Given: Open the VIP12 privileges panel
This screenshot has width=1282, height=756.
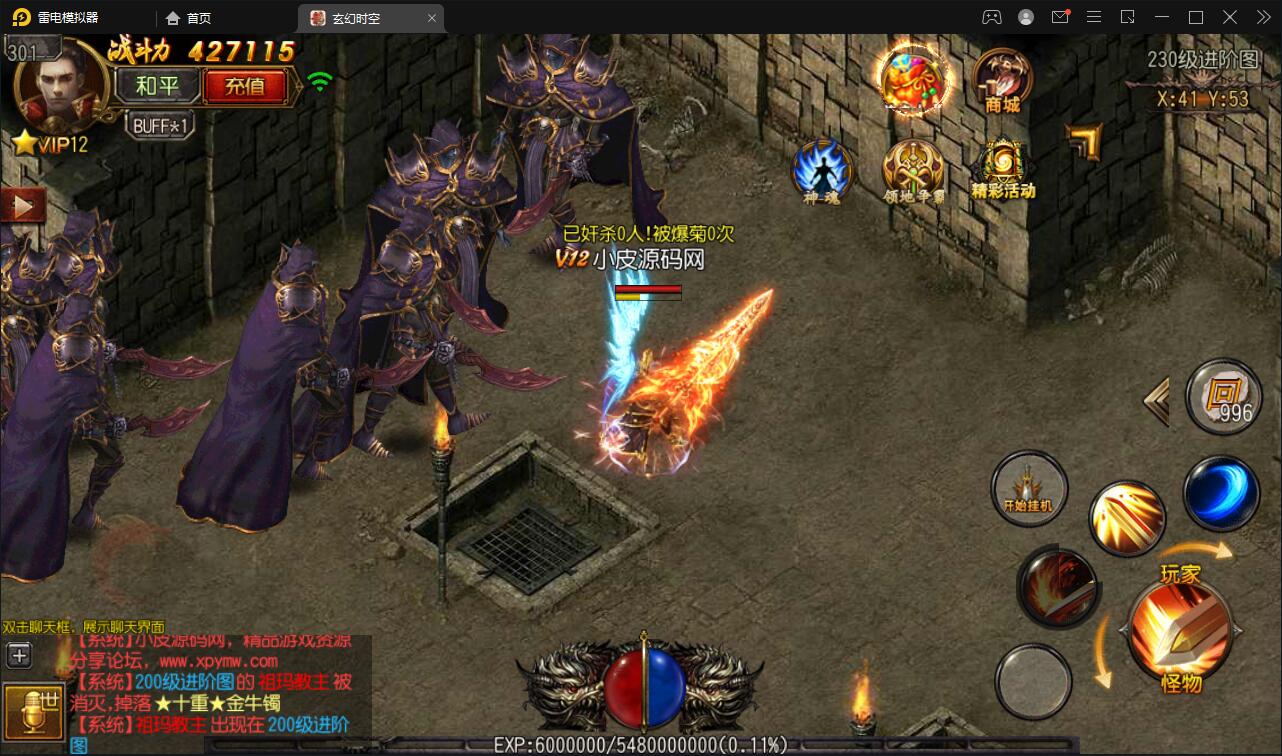Looking at the screenshot, I should click(52, 144).
